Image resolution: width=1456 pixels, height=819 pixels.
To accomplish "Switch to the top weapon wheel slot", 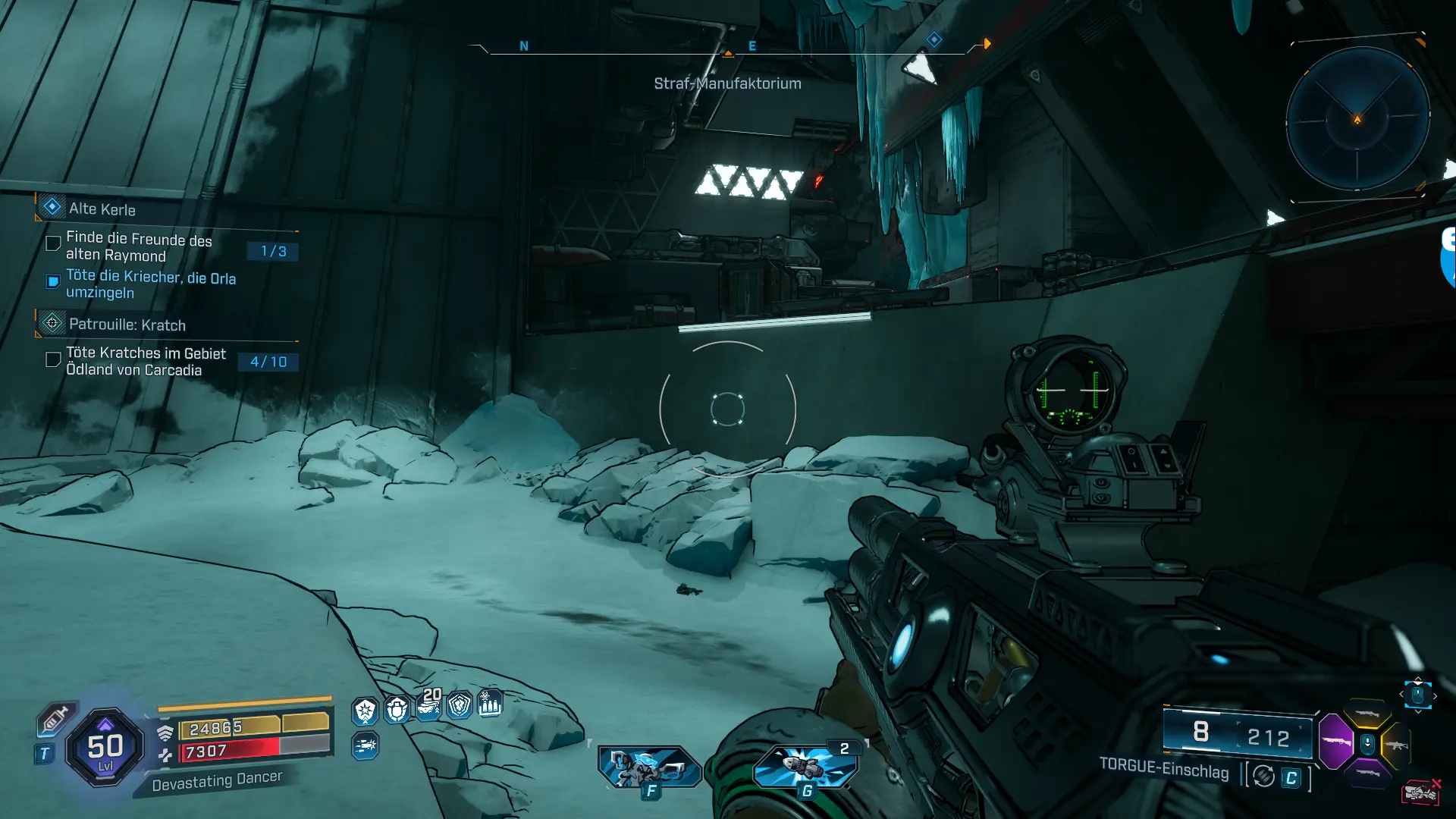I will pos(1367,714).
